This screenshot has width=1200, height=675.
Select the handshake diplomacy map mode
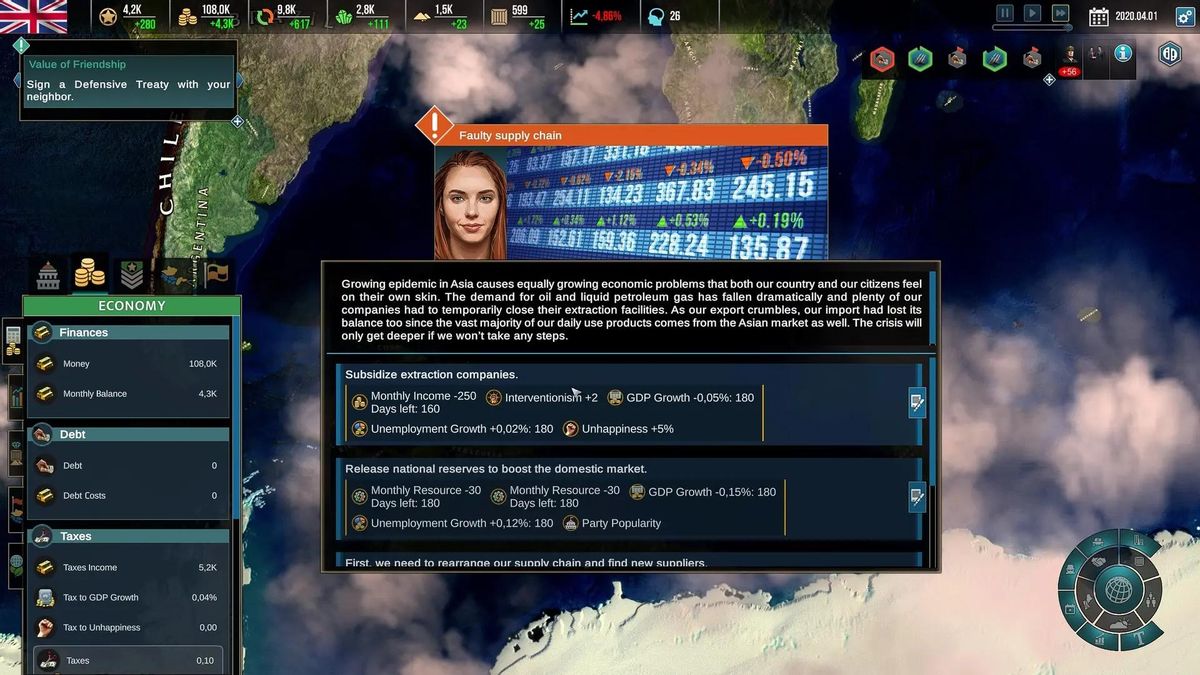point(1098,561)
